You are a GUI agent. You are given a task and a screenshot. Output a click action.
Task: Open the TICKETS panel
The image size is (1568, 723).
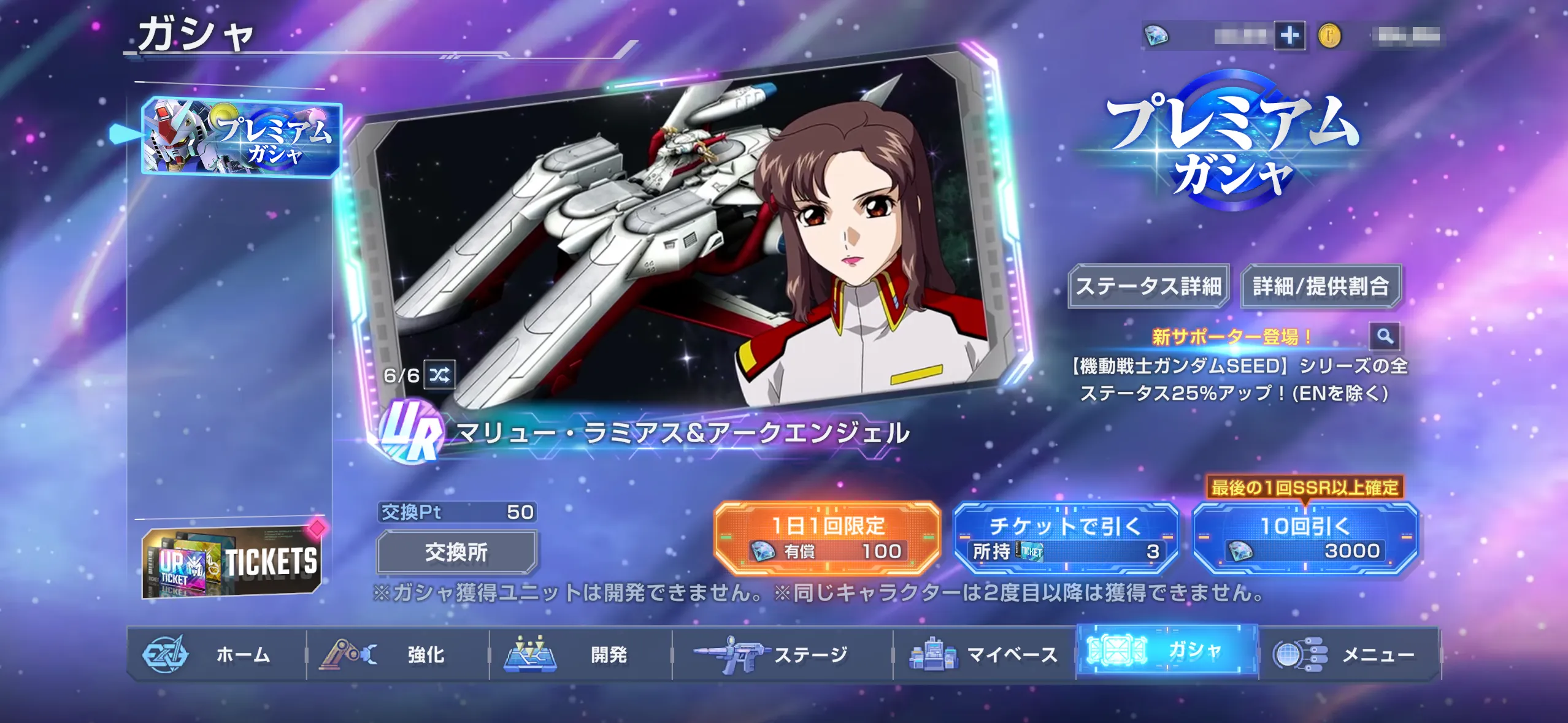click(232, 562)
